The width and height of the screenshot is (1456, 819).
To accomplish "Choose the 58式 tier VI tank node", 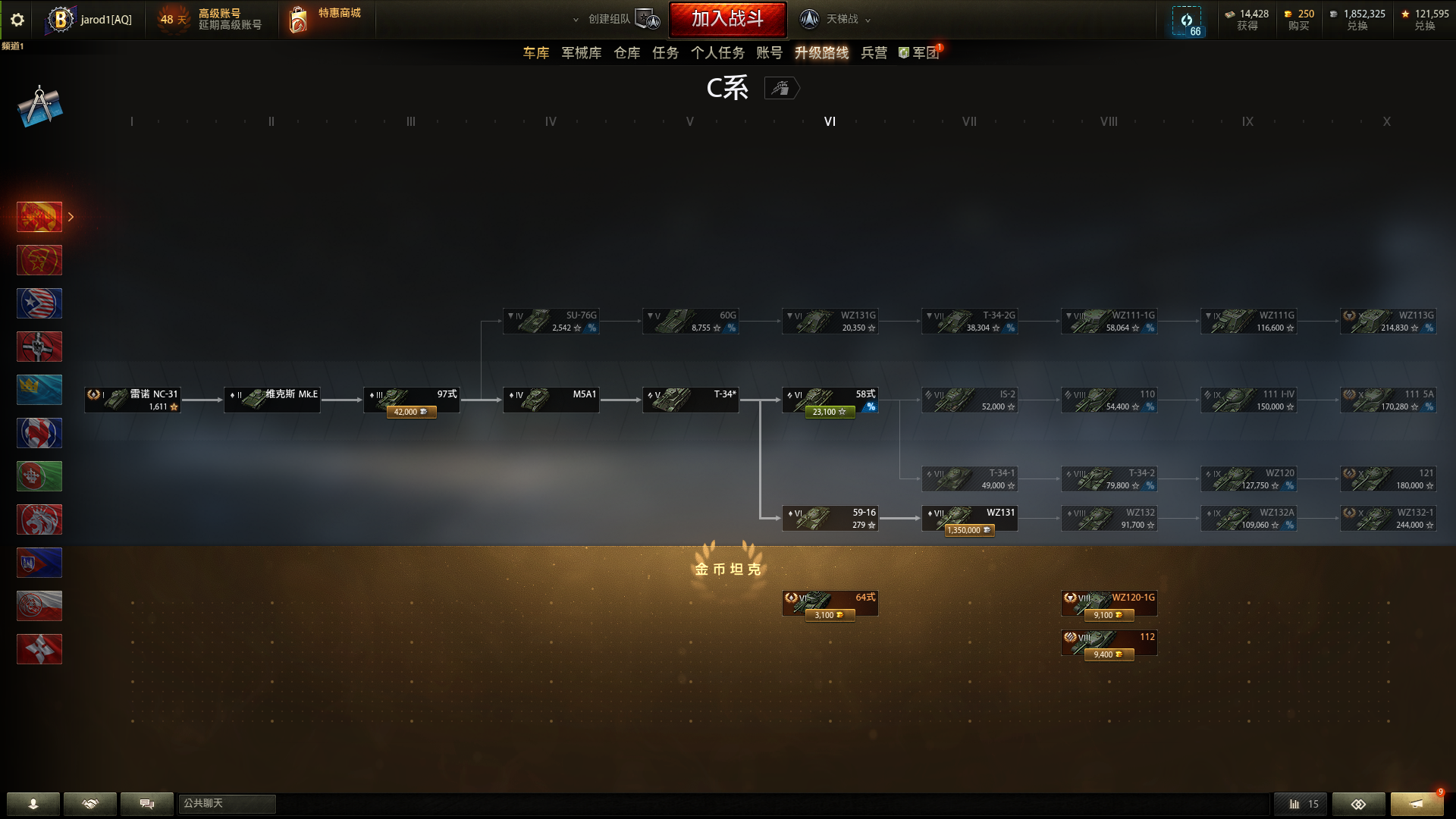I will click(x=830, y=400).
